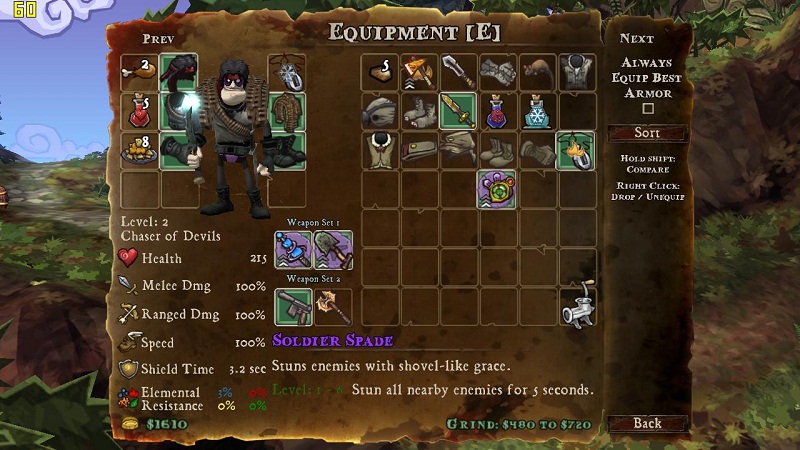Close equipment with the Back button

tap(647, 423)
